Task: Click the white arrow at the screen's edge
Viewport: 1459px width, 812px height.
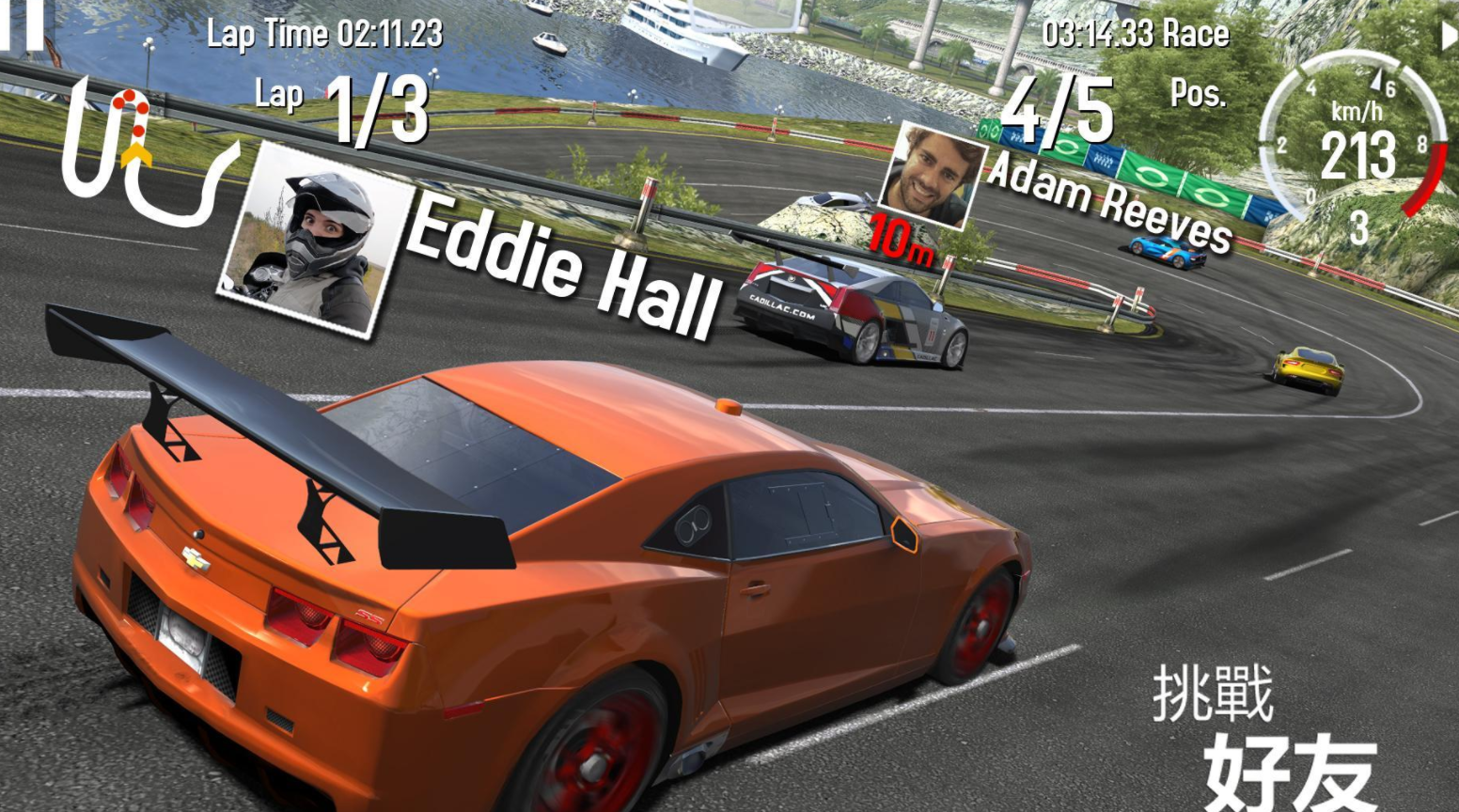Action: [x=1449, y=36]
